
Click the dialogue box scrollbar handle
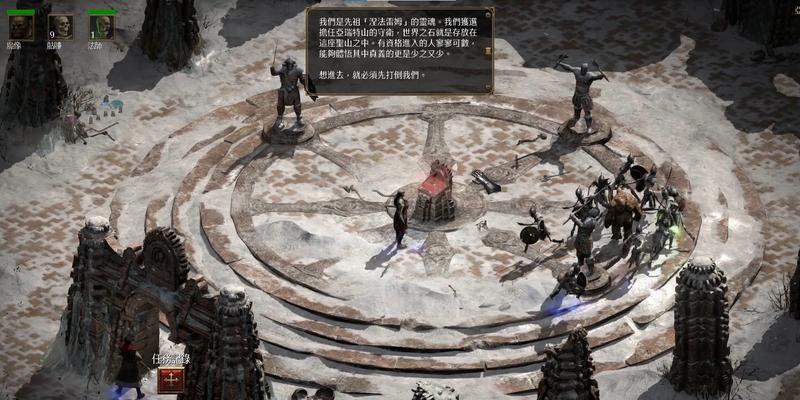[x=487, y=50]
